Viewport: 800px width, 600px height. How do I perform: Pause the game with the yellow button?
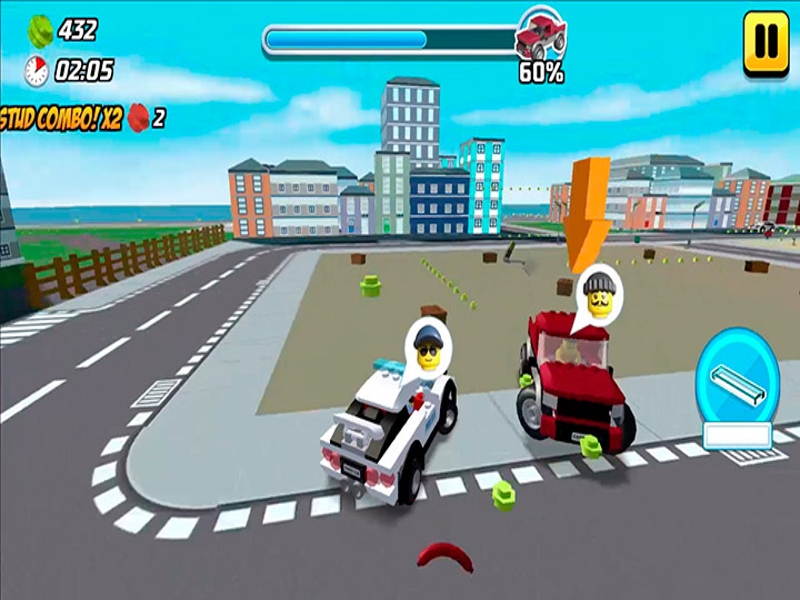(765, 43)
